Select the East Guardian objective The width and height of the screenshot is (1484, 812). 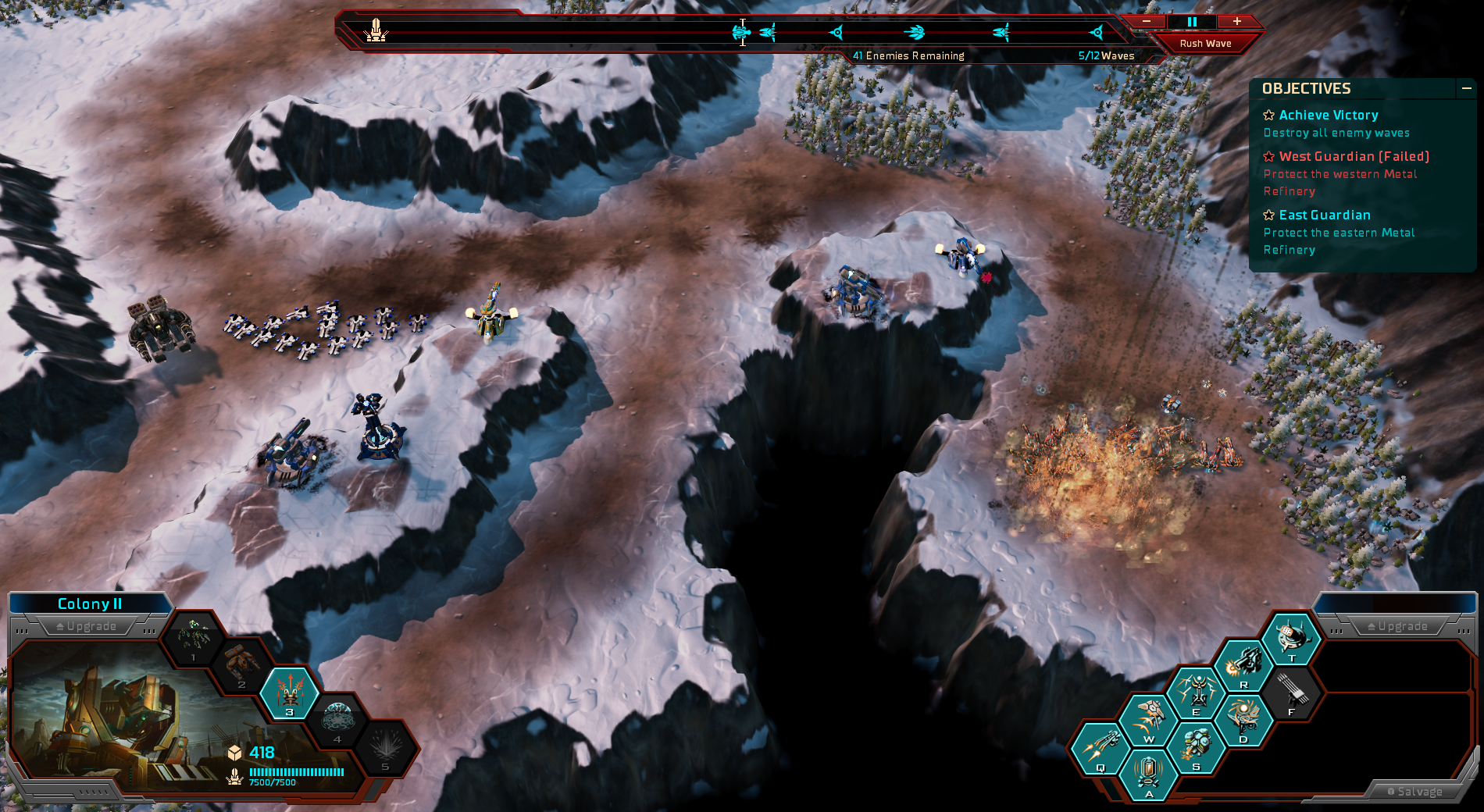point(1324,215)
